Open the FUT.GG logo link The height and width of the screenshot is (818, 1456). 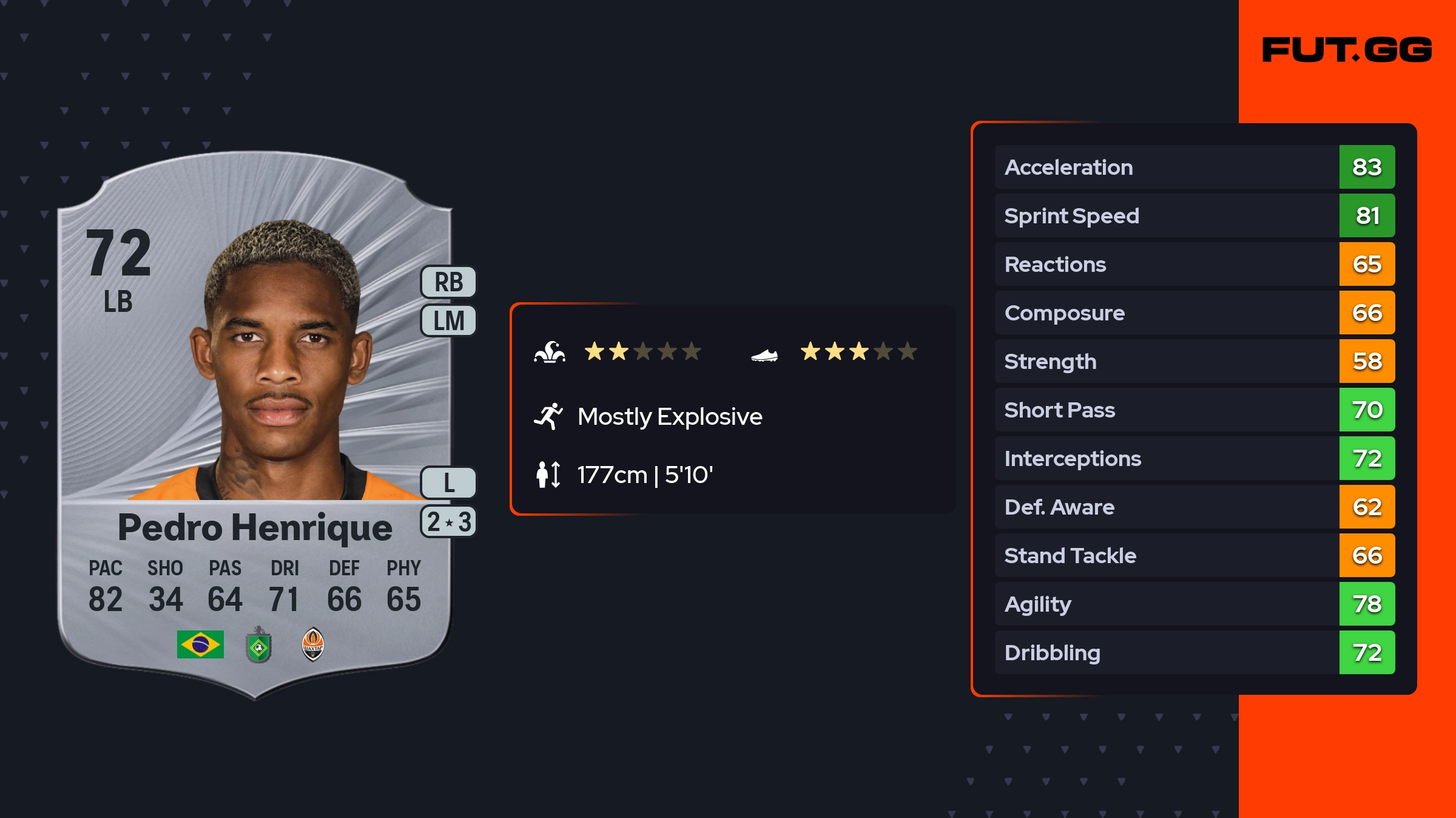[1347, 50]
